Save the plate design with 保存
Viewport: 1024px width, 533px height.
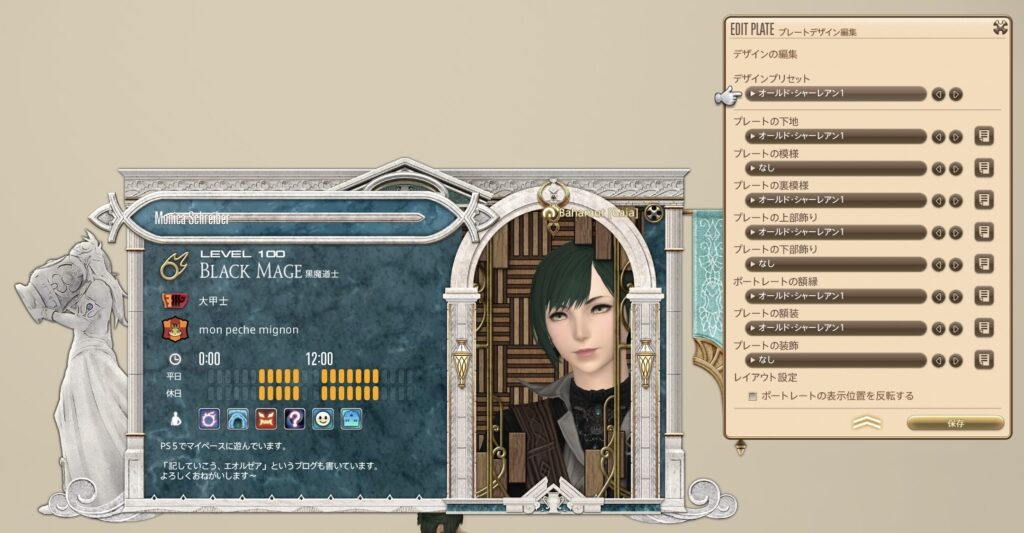[954, 424]
